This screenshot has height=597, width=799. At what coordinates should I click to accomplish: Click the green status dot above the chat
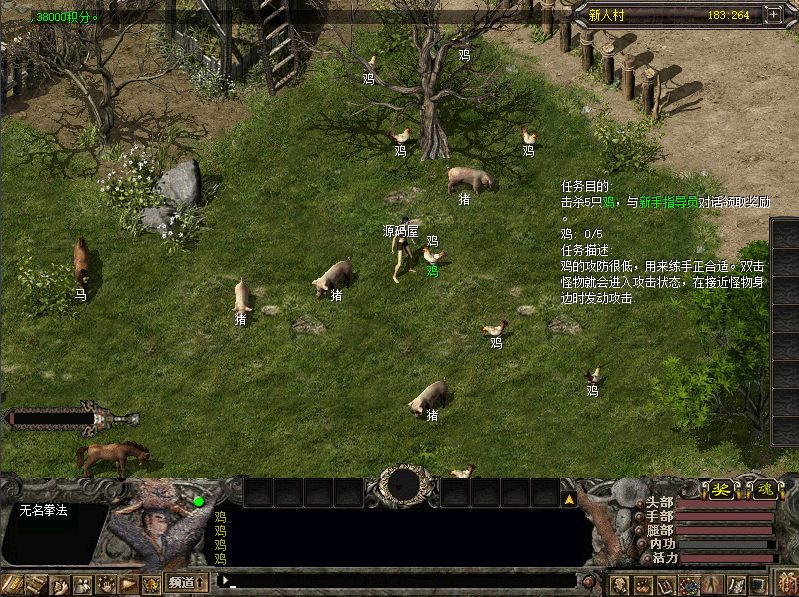click(199, 501)
